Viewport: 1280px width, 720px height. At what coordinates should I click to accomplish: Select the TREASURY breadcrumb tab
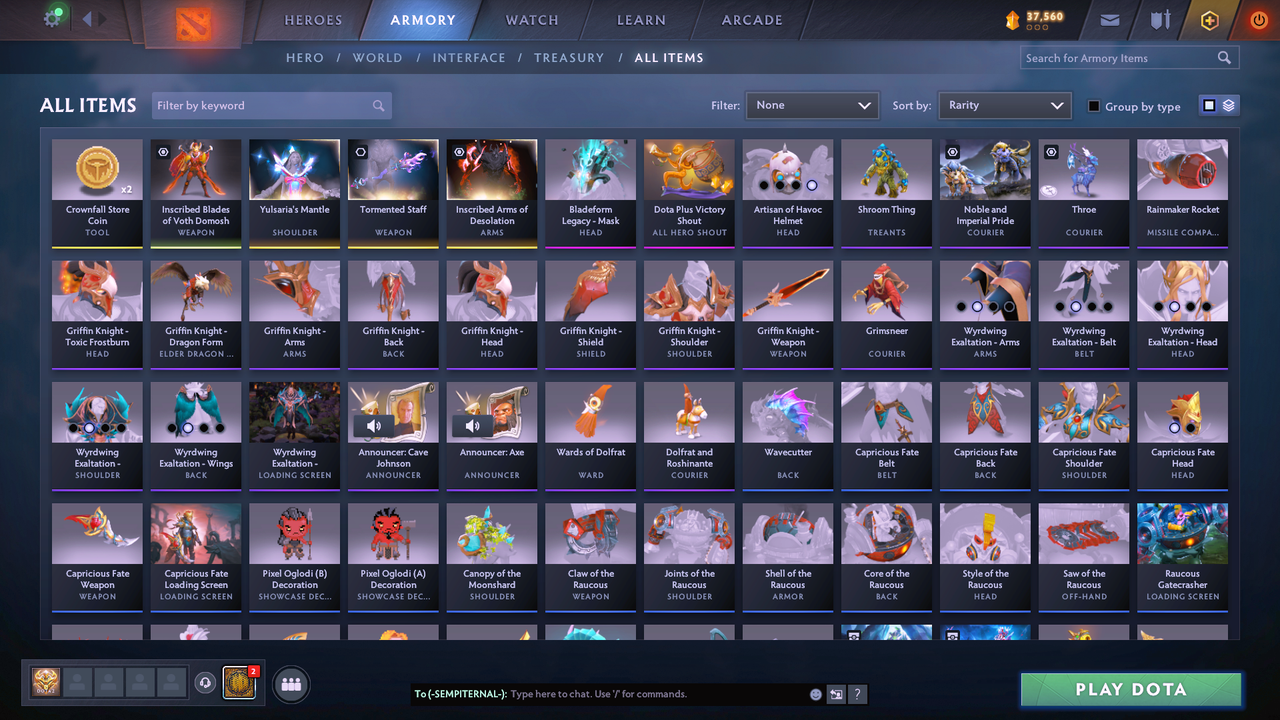[569, 57]
